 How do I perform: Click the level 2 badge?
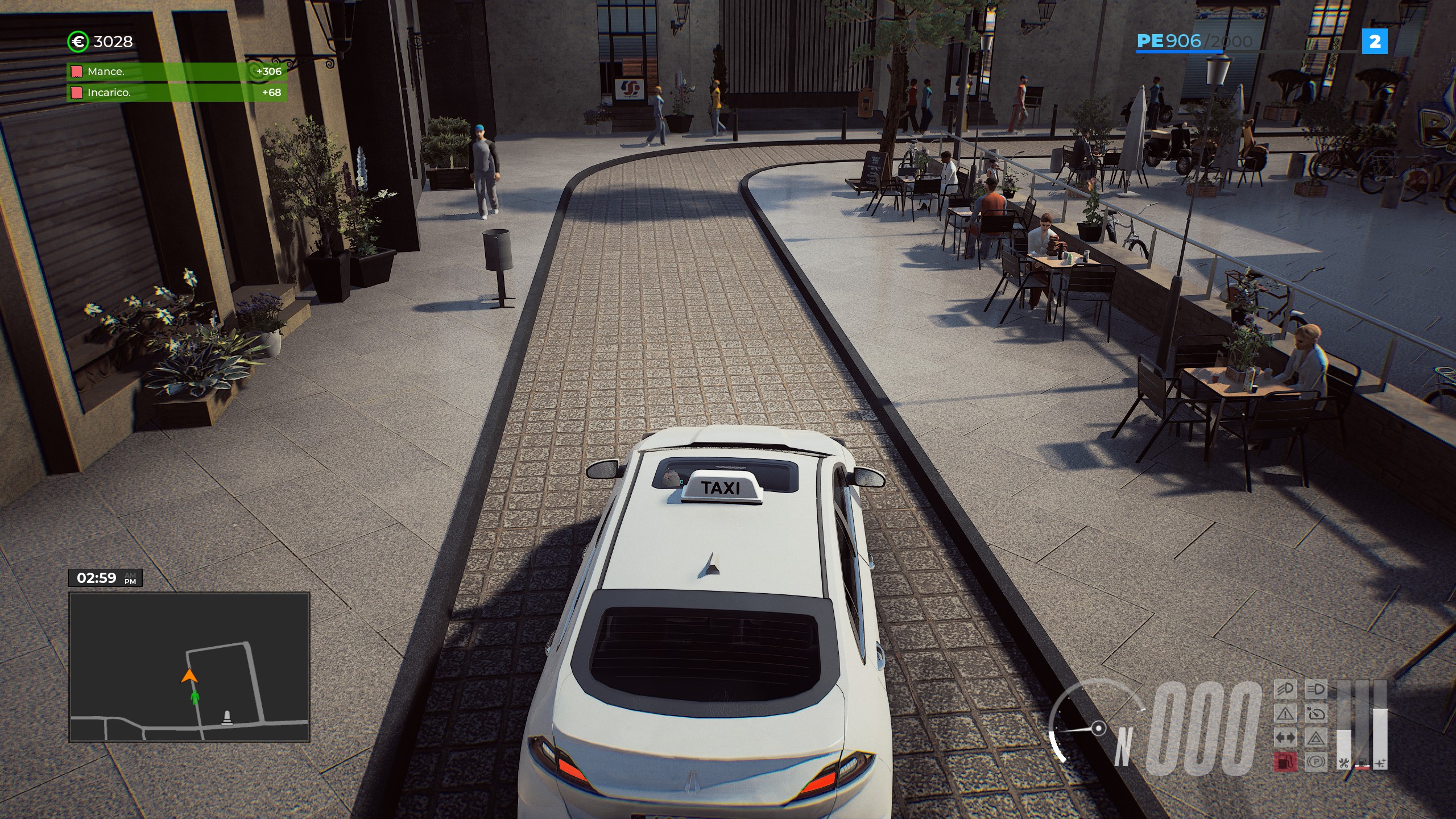point(1375,42)
